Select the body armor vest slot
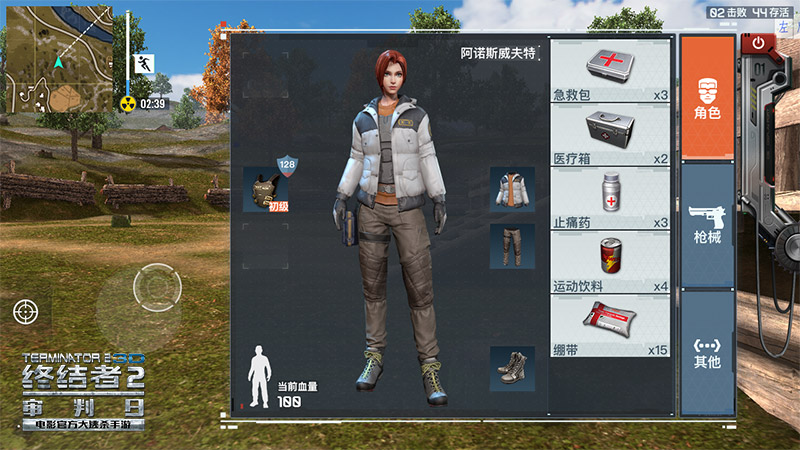The height and width of the screenshot is (450, 800). pos(266,188)
